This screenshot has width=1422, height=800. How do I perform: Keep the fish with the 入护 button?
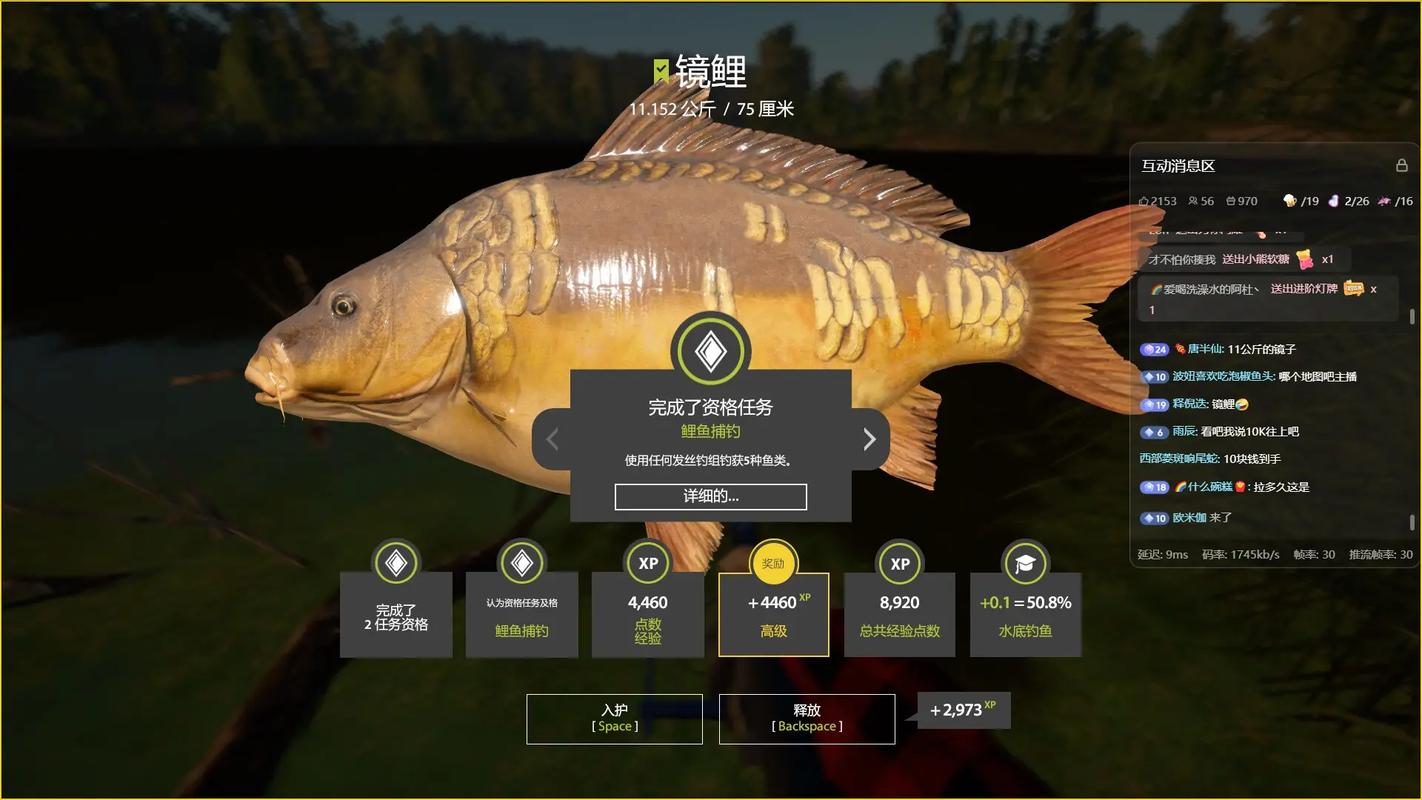pos(614,718)
